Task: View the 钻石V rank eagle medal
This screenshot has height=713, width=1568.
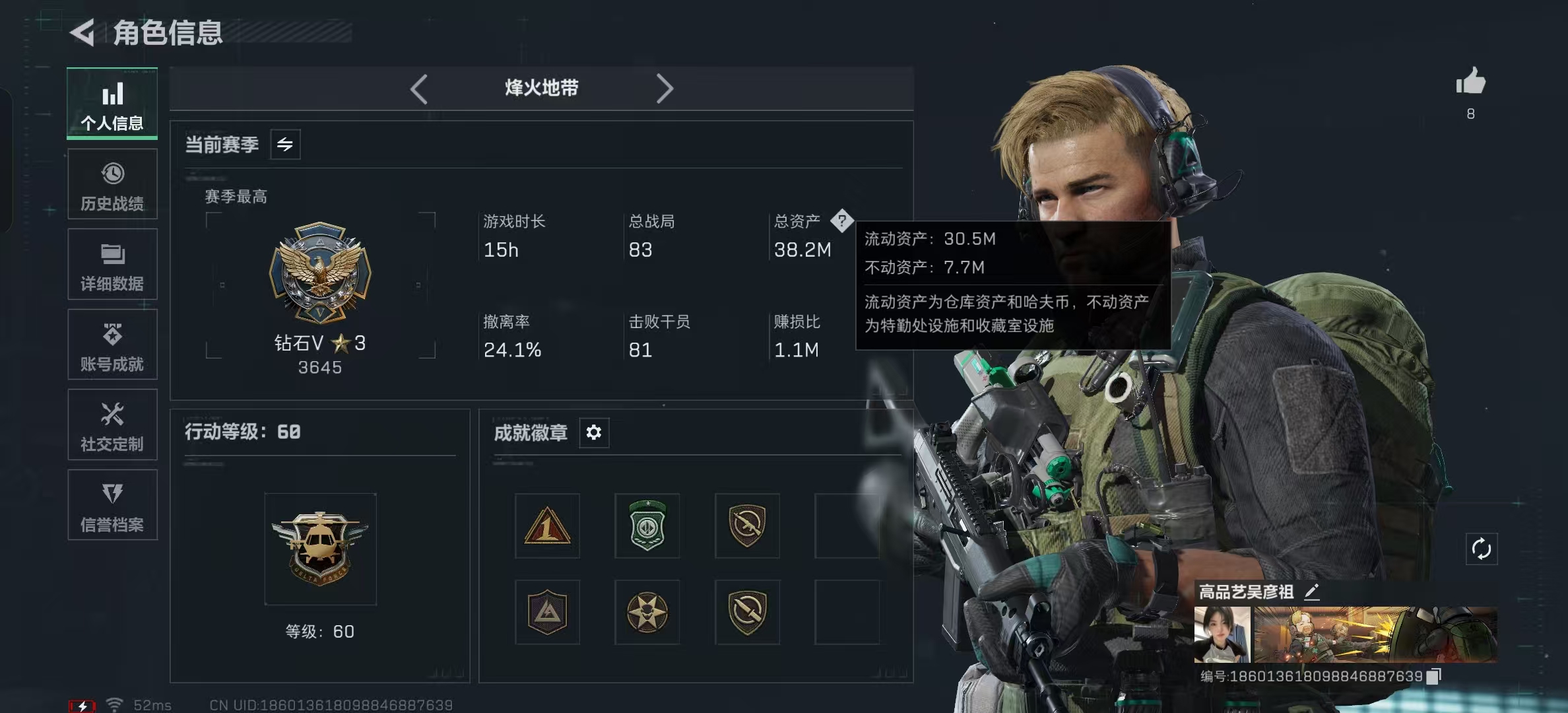Action: [x=320, y=272]
